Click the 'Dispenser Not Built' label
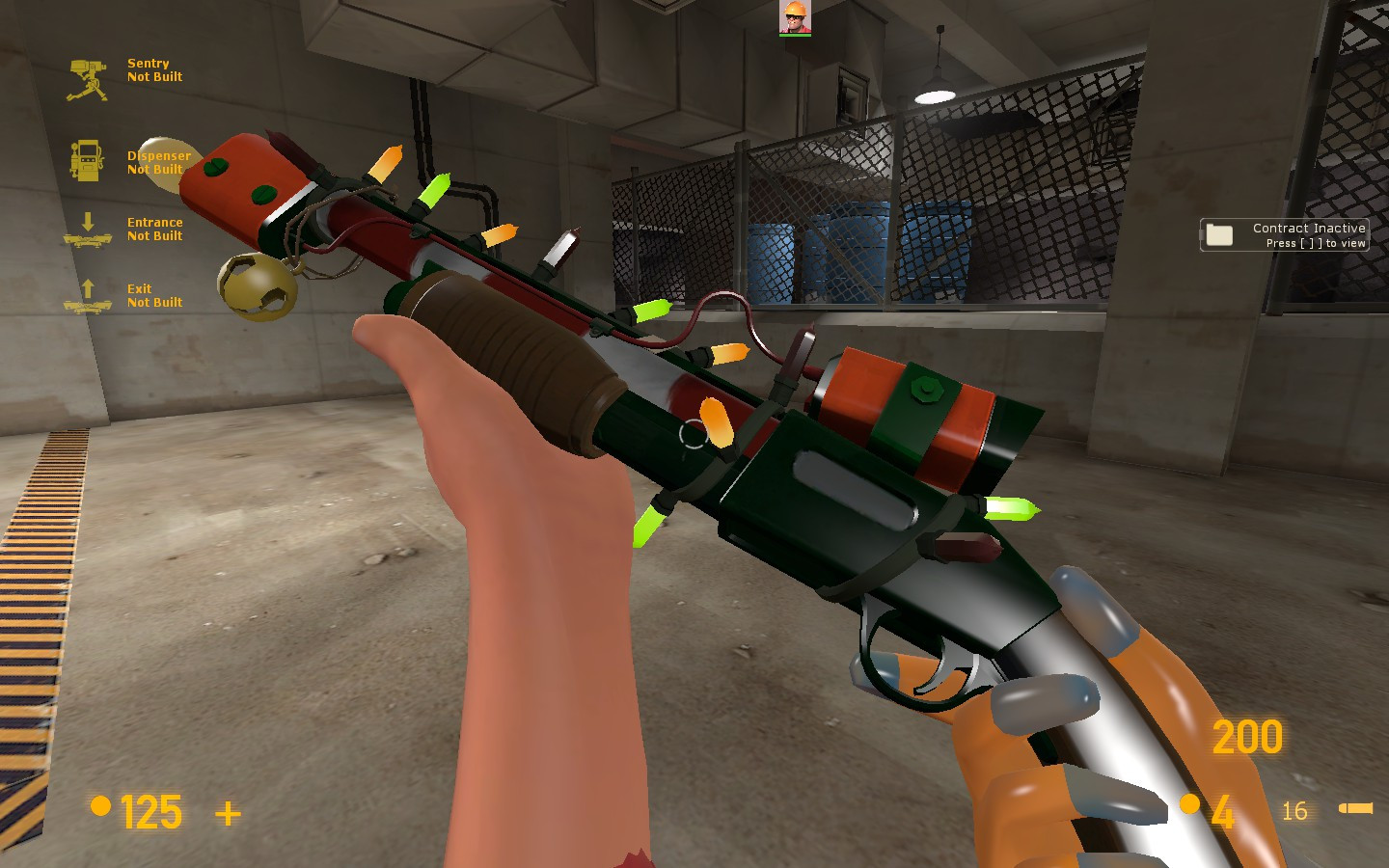The width and height of the screenshot is (1389, 868). click(159, 162)
